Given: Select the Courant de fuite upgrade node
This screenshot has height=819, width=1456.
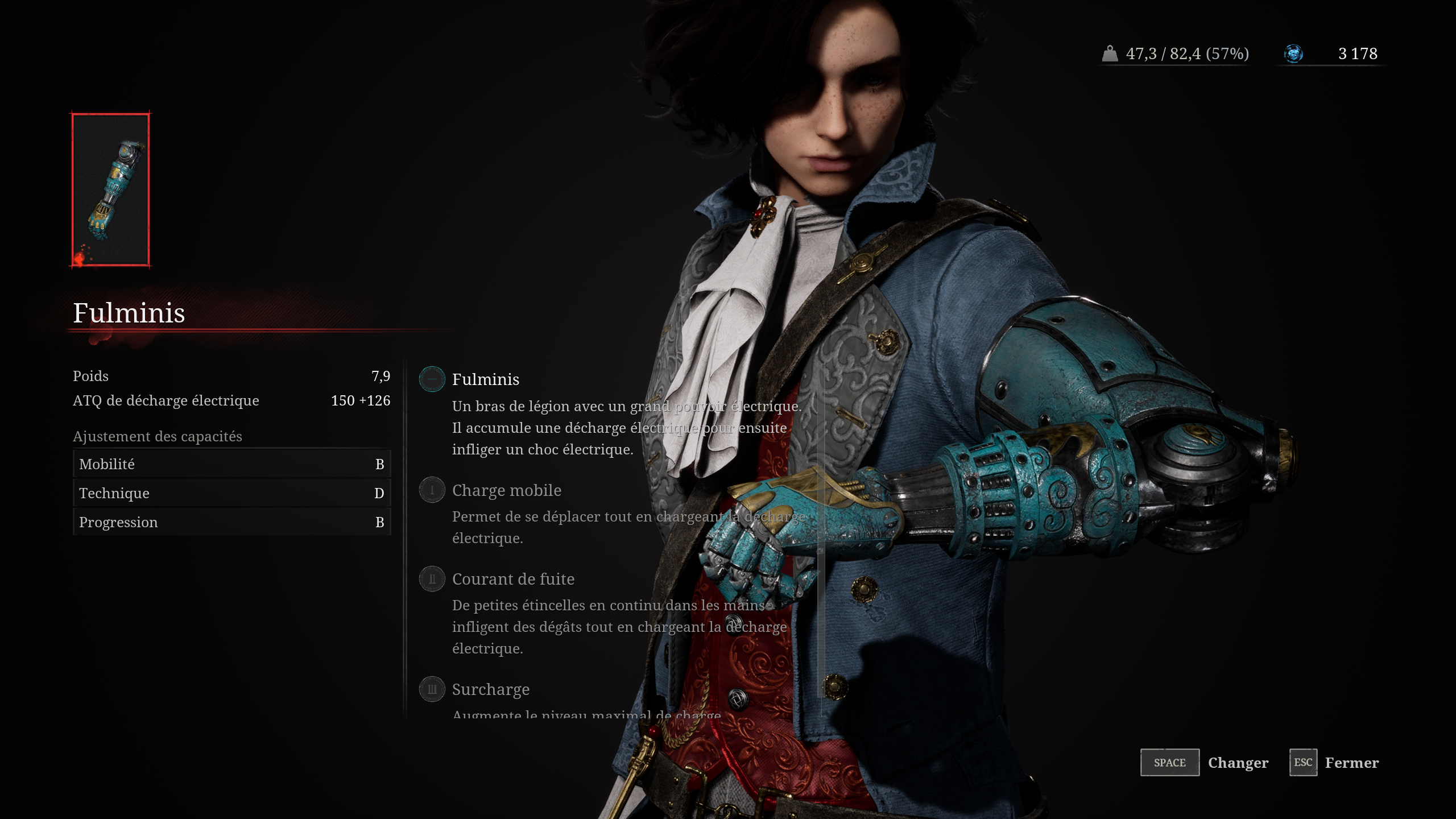Looking at the screenshot, I should (432, 579).
